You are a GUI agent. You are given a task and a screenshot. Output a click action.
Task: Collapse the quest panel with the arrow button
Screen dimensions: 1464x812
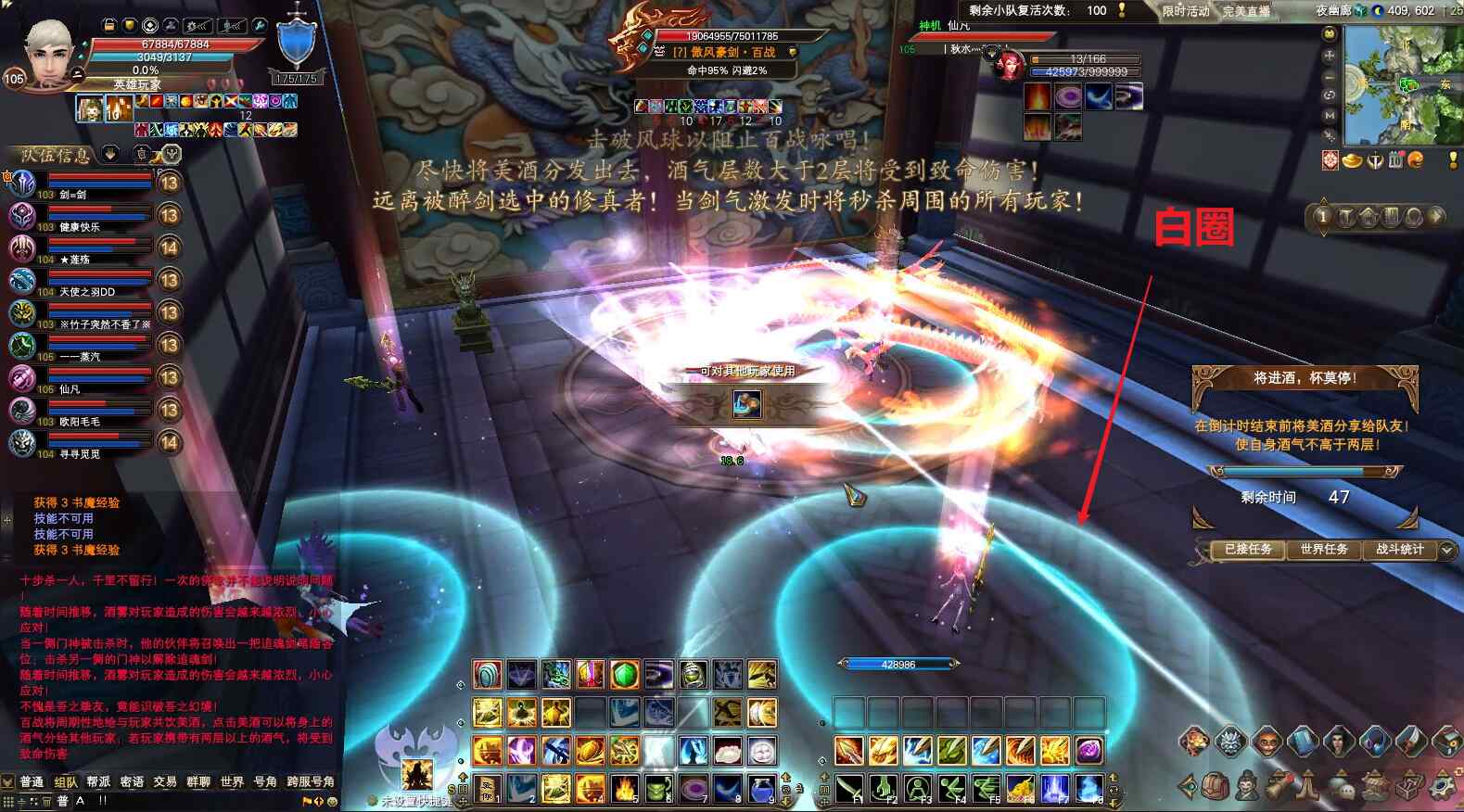tap(1446, 551)
